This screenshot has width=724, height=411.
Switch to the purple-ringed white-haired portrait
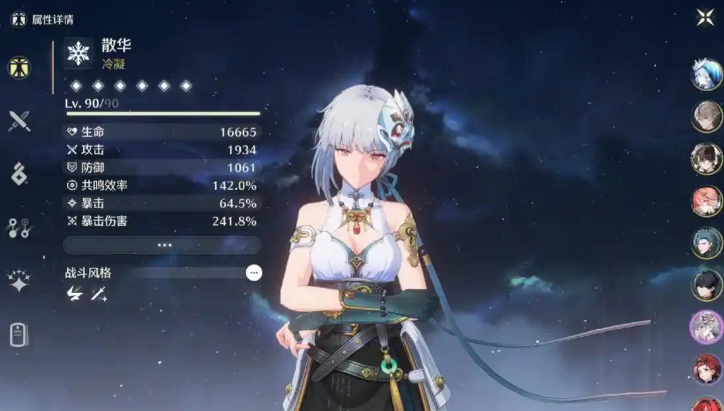(707, 327)
